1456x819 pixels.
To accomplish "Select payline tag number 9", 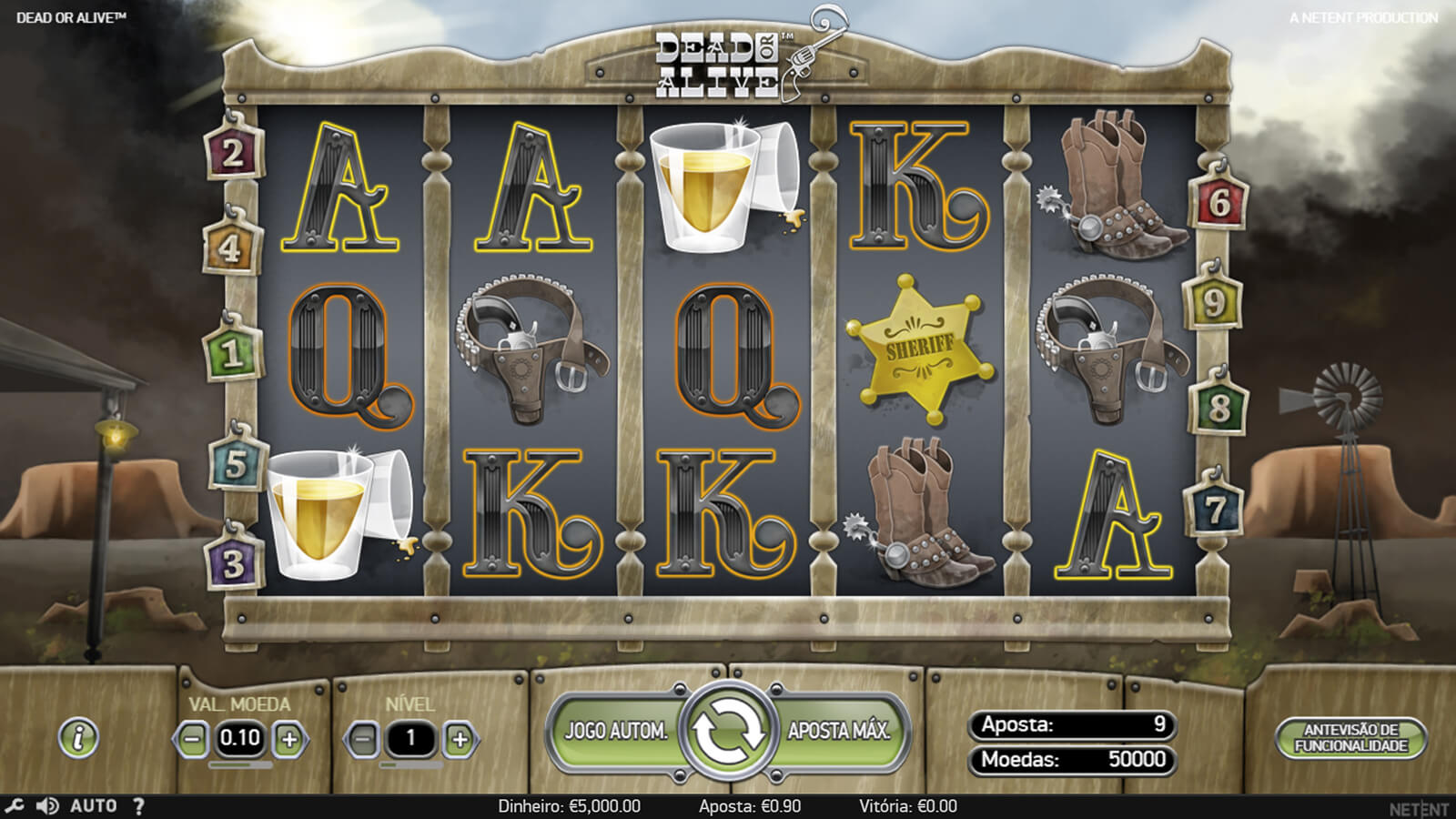I will point(1213,303).
